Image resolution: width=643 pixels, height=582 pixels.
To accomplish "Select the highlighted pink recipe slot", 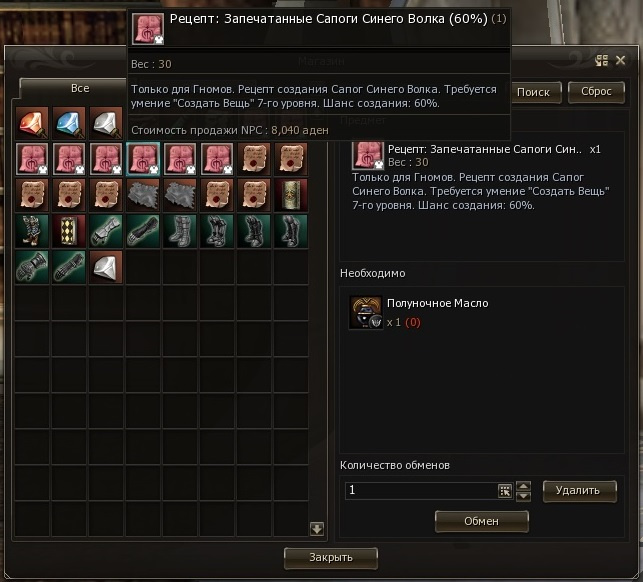I will pos(142,158).
